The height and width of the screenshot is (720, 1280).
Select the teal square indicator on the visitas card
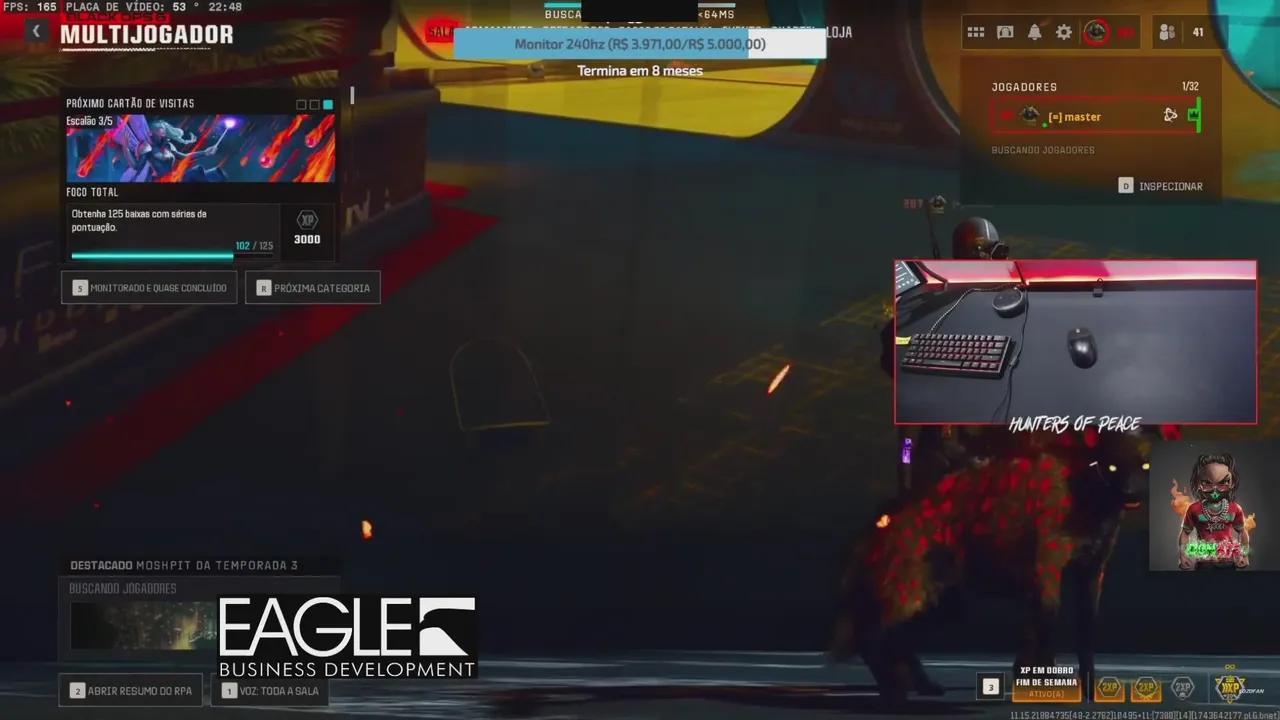coord(327,104)
